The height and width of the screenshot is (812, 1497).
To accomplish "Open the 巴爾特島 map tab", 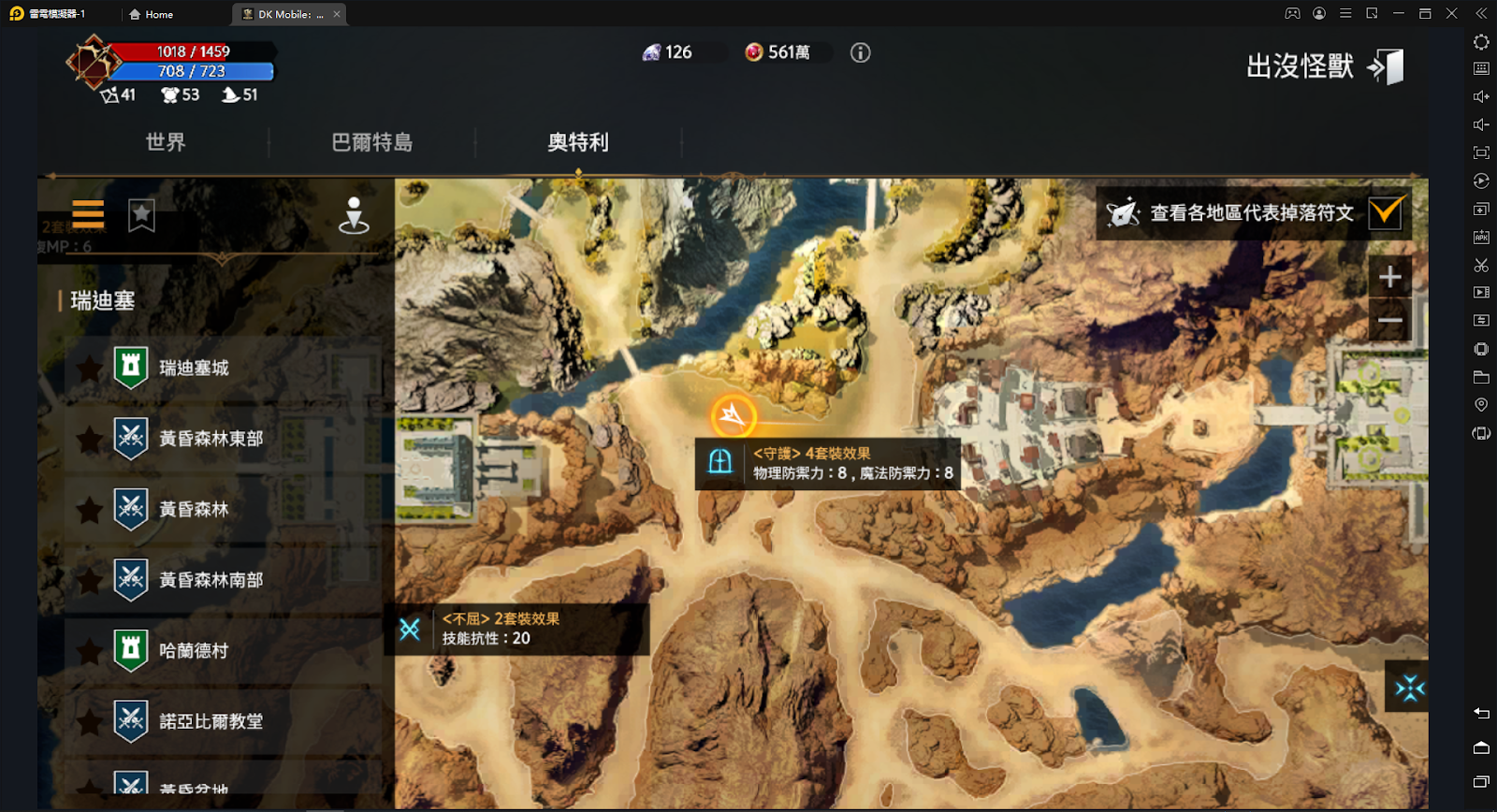I will [x=371, y=142].
